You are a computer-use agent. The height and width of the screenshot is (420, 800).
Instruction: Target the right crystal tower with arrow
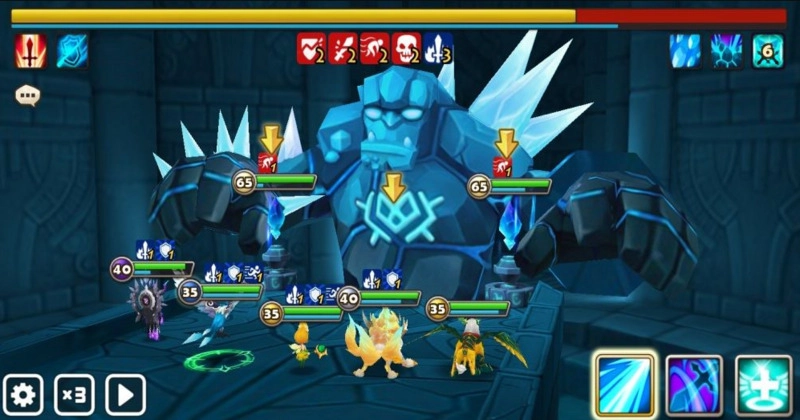point(506,142)
